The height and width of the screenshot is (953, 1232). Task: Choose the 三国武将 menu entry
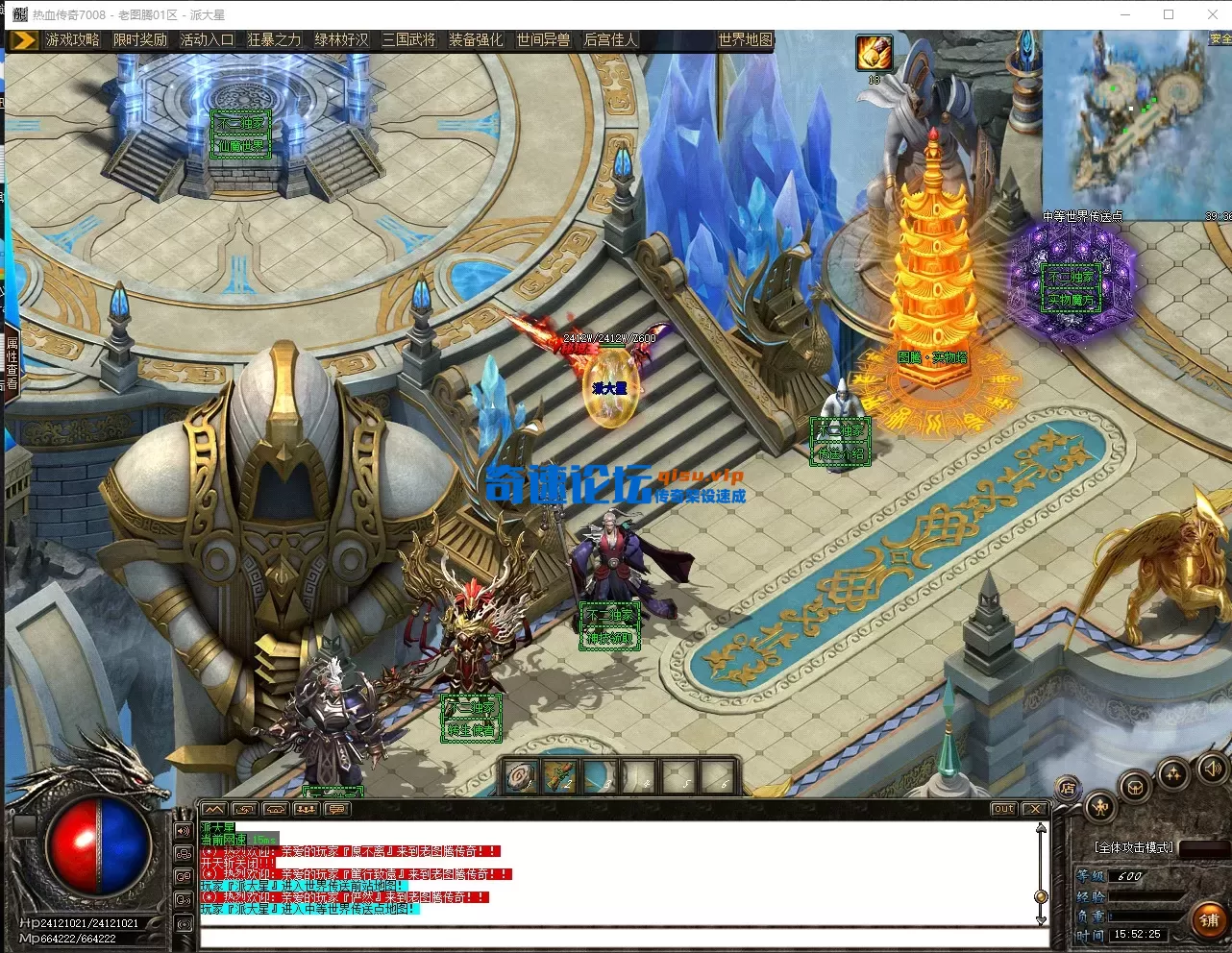pyautogui.click(x=409, y=39)
